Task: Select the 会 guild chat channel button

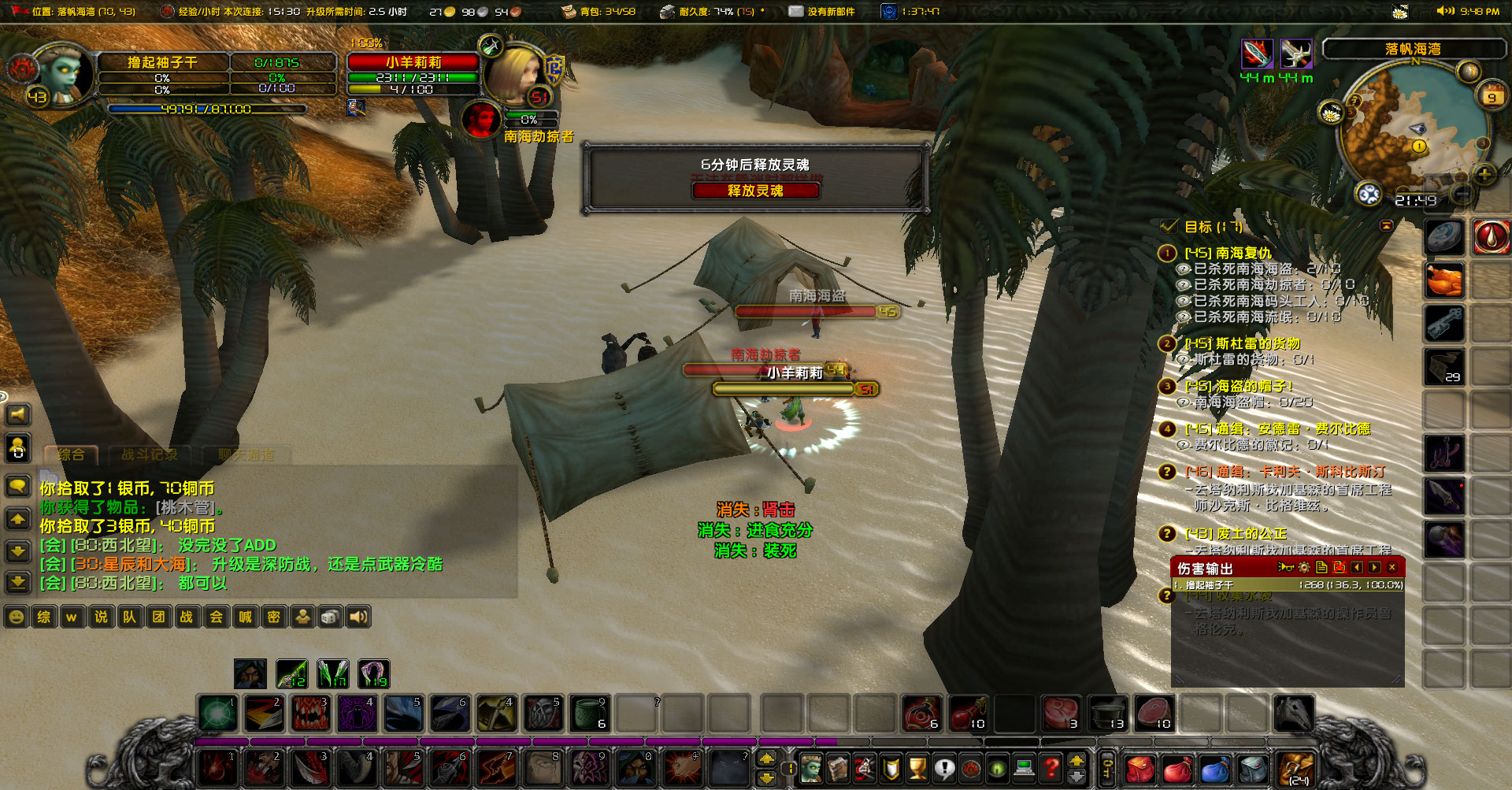Action: tap(216, 617)
